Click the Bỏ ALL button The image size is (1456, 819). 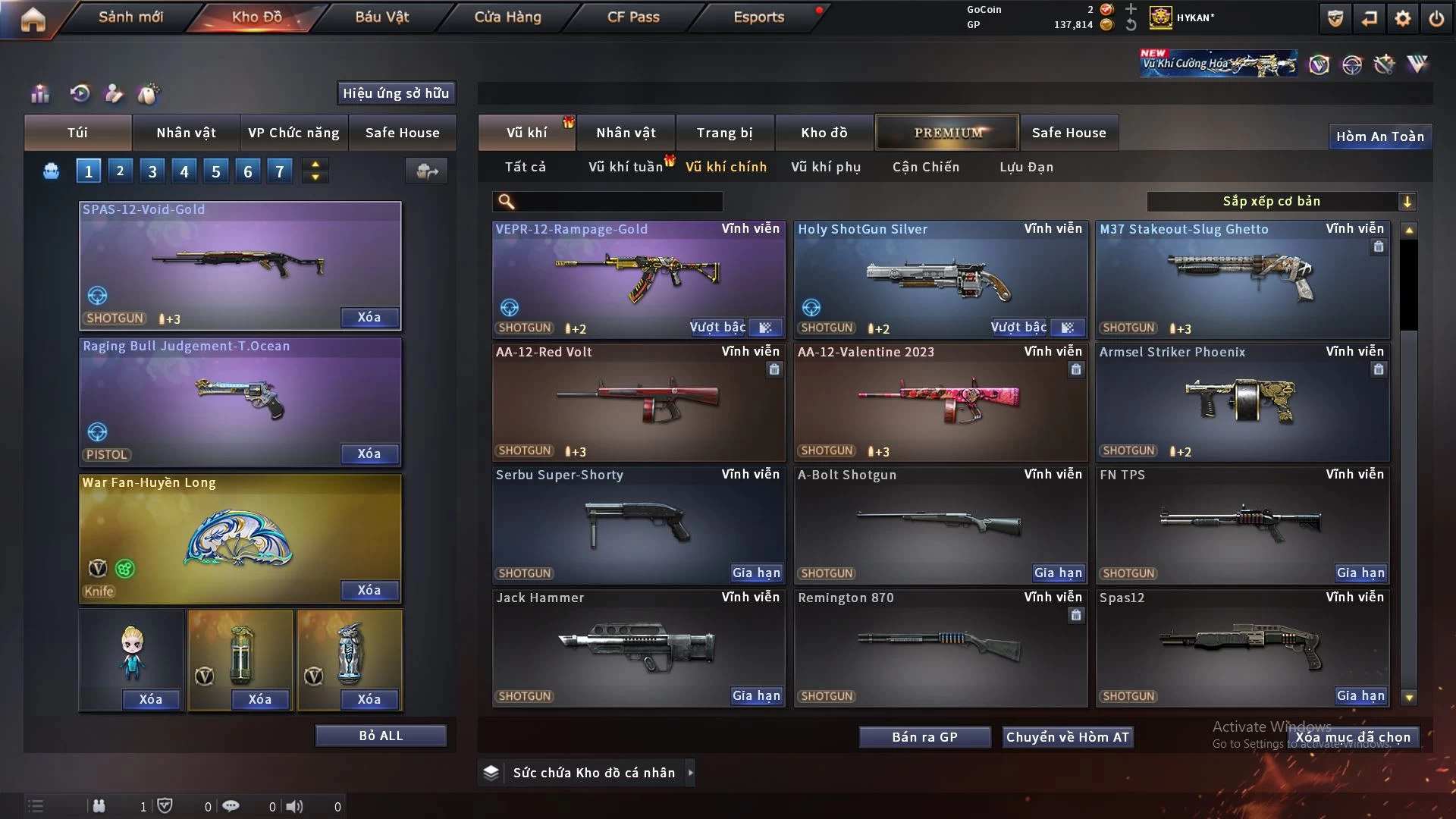[381, 736]
